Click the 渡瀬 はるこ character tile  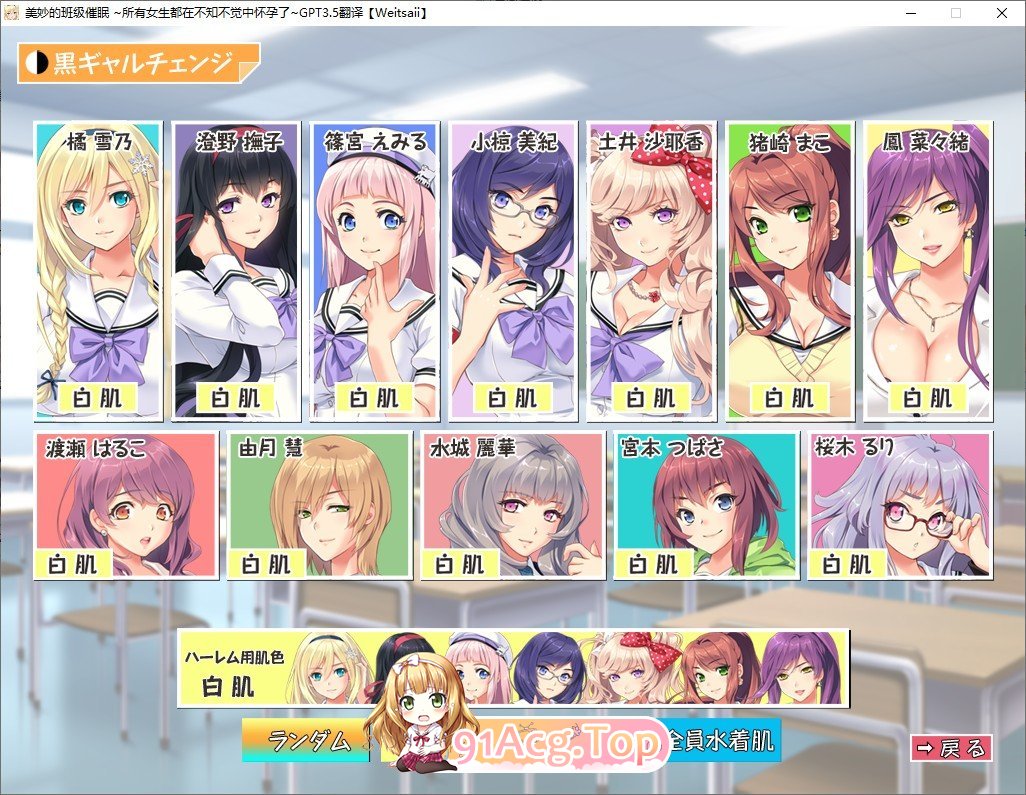pos(125,505)
